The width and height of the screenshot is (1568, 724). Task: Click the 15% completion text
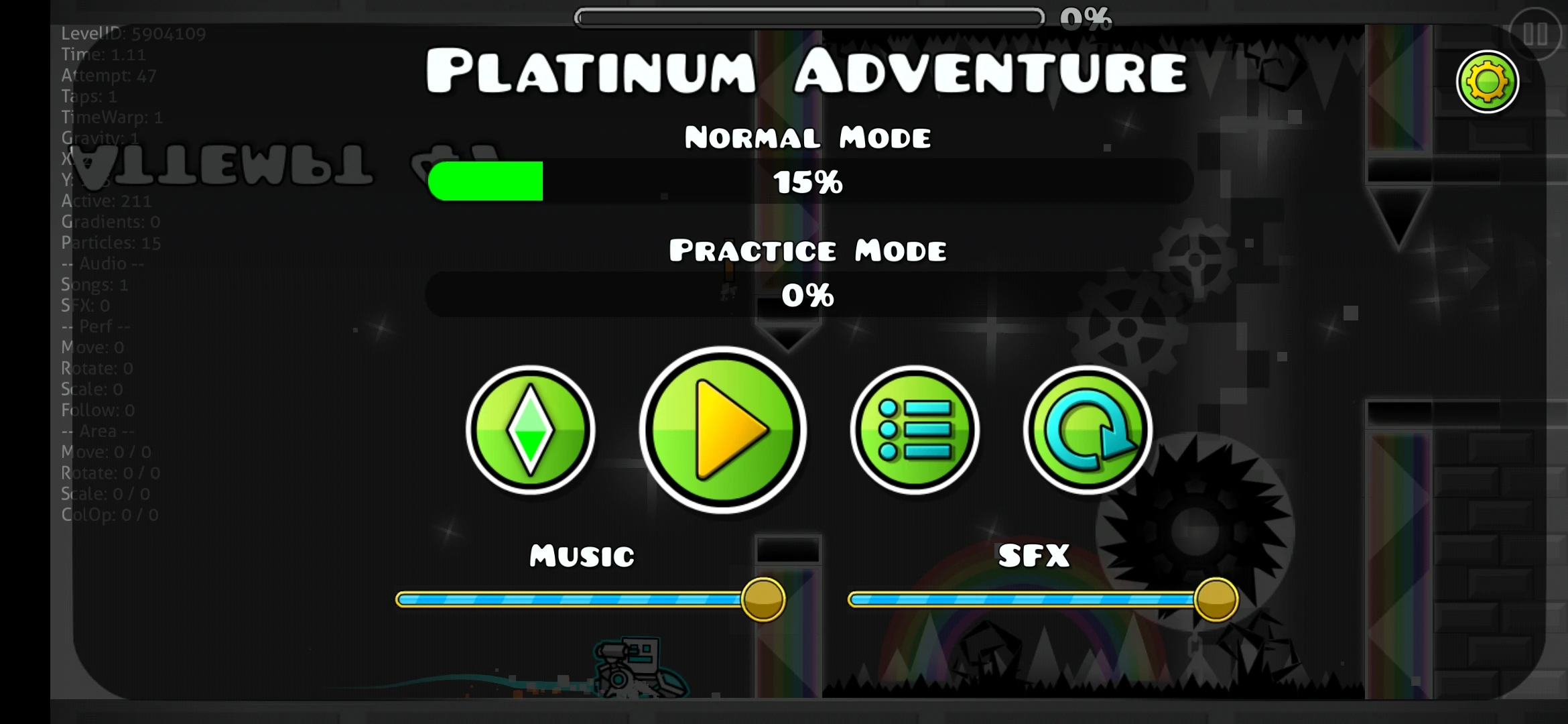point(807,182)
